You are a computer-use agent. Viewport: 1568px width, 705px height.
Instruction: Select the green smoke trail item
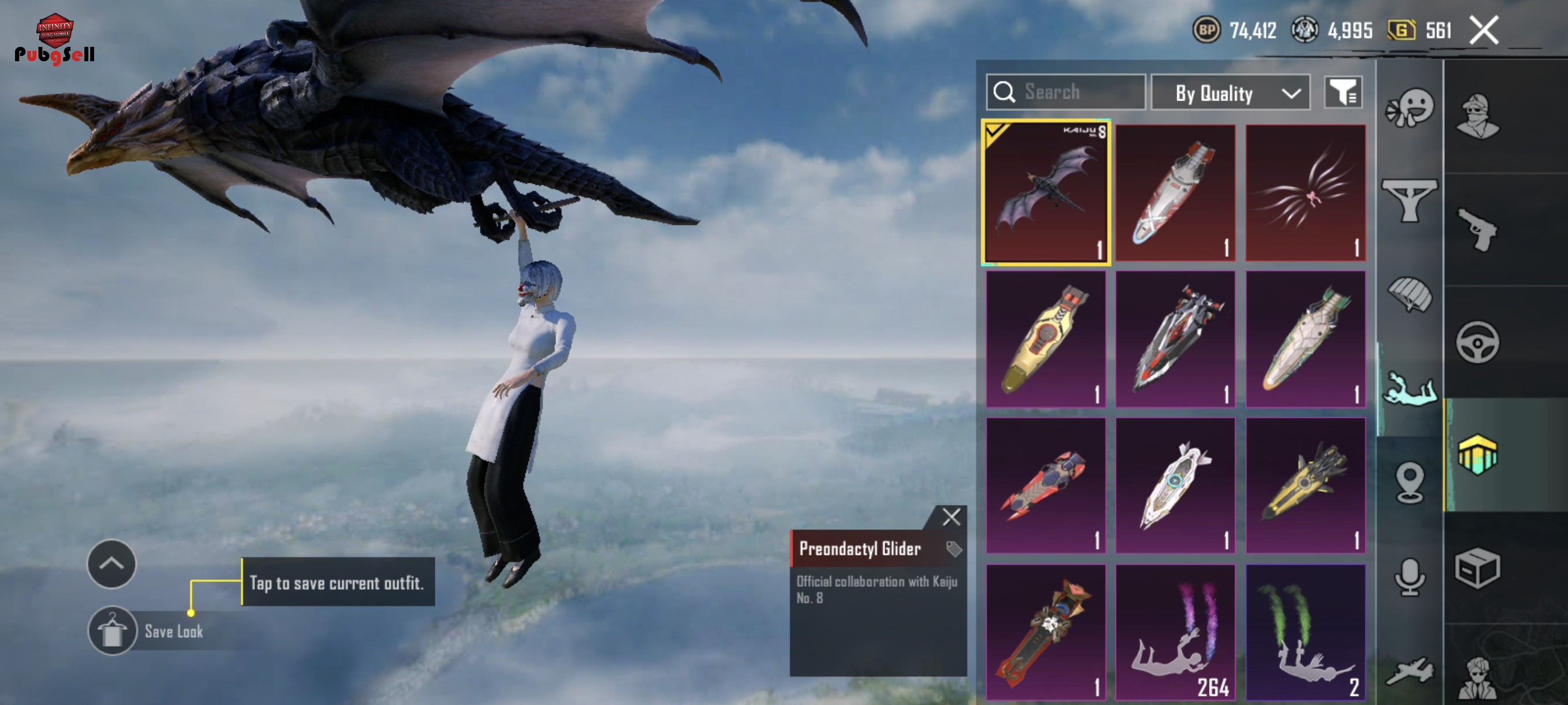pyautogui.click(x=1305, y=632)
